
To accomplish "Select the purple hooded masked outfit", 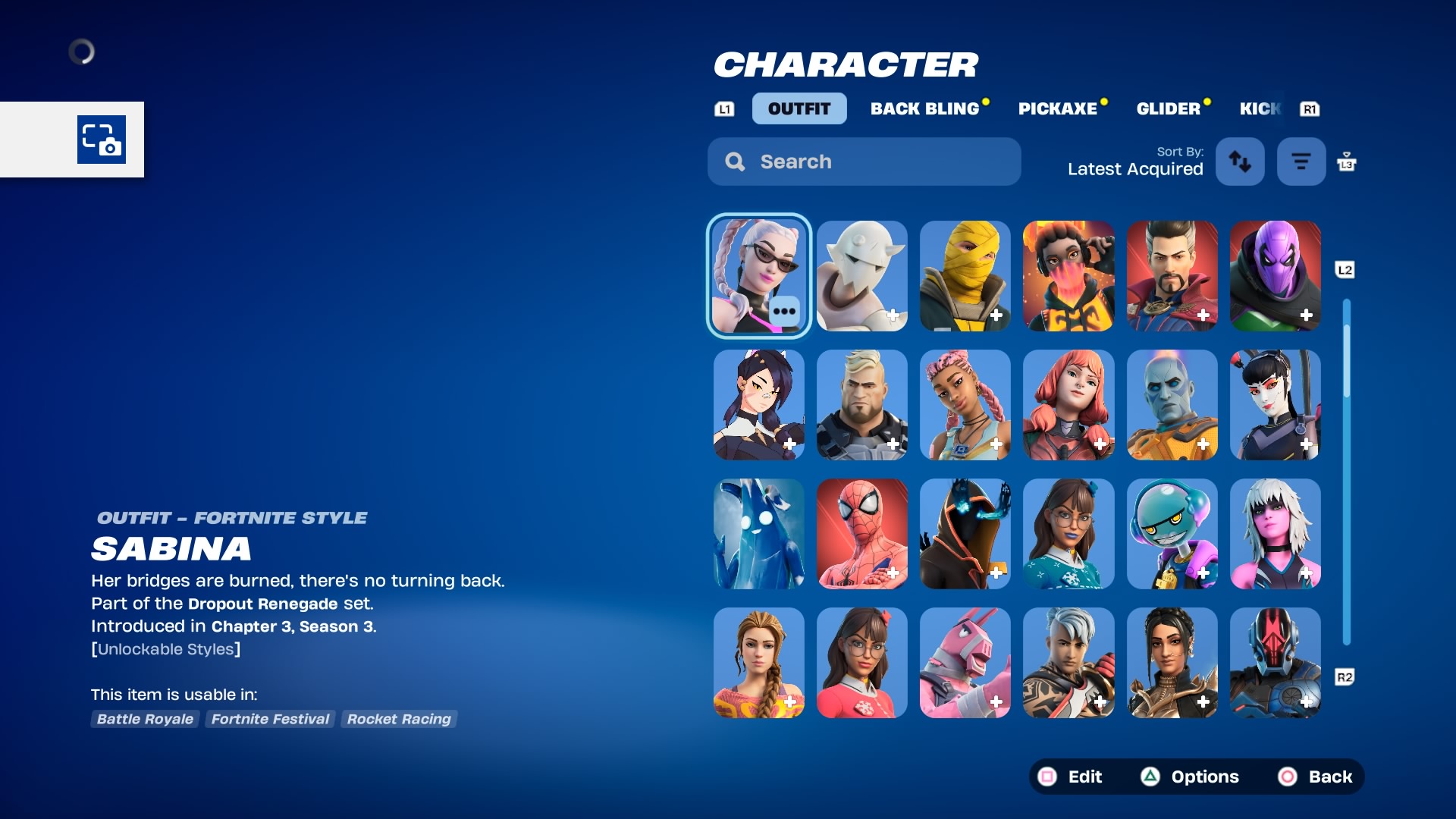I will pos(1275,276).
